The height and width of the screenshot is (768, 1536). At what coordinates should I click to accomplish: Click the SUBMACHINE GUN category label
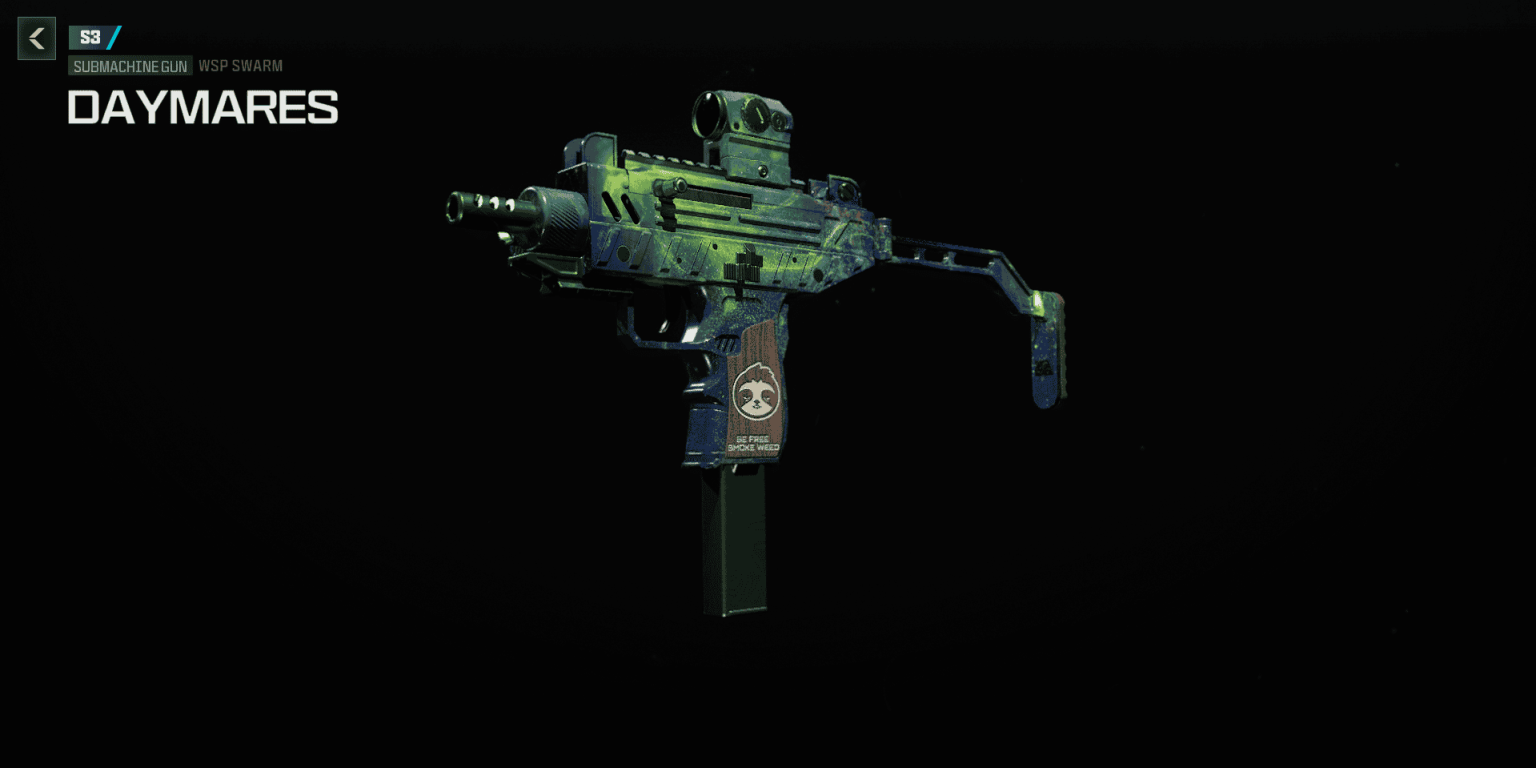130,66
